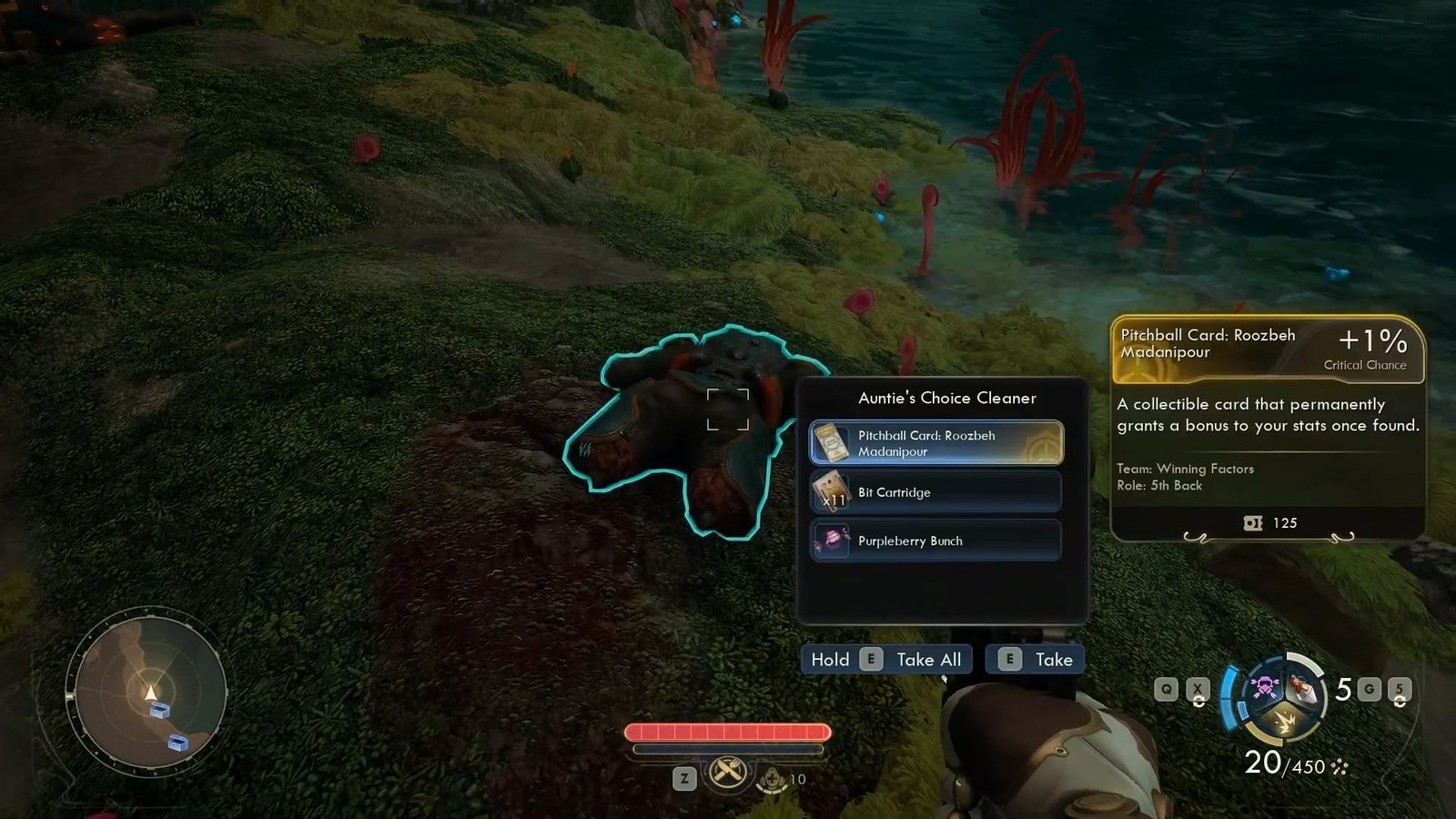Select the Pitchball Card: Roozbeh Madanipour item
Image resolution: width=1456 pixels, height=819 pixels.
pos(935,443)
